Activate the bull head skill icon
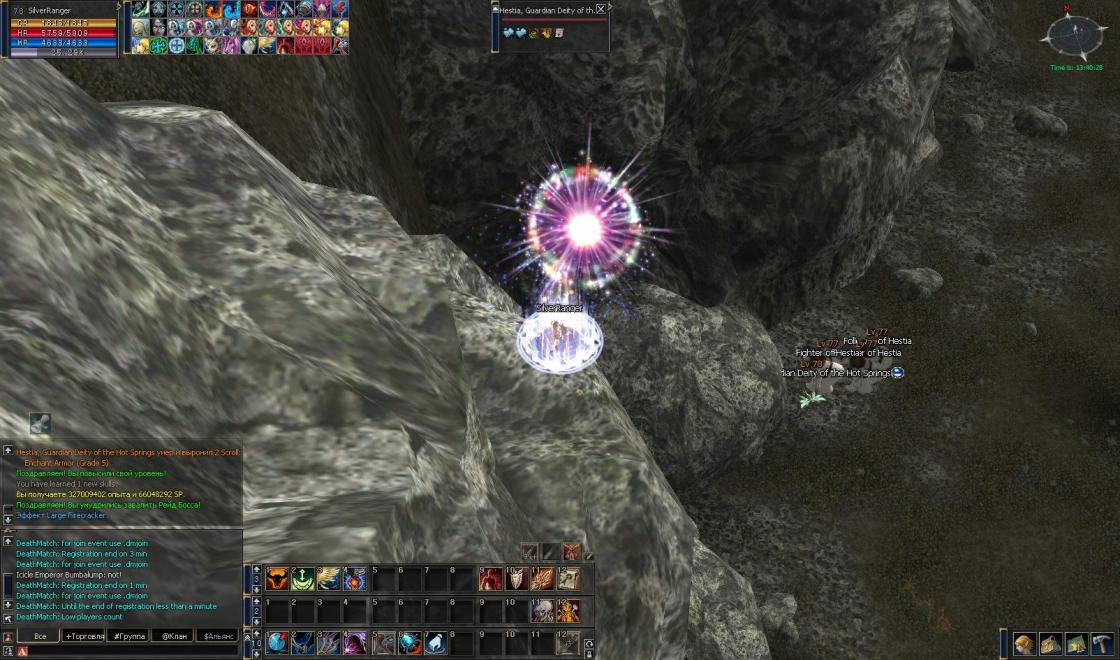This screenshot has width=1120, height=660. tap(276, 578)
